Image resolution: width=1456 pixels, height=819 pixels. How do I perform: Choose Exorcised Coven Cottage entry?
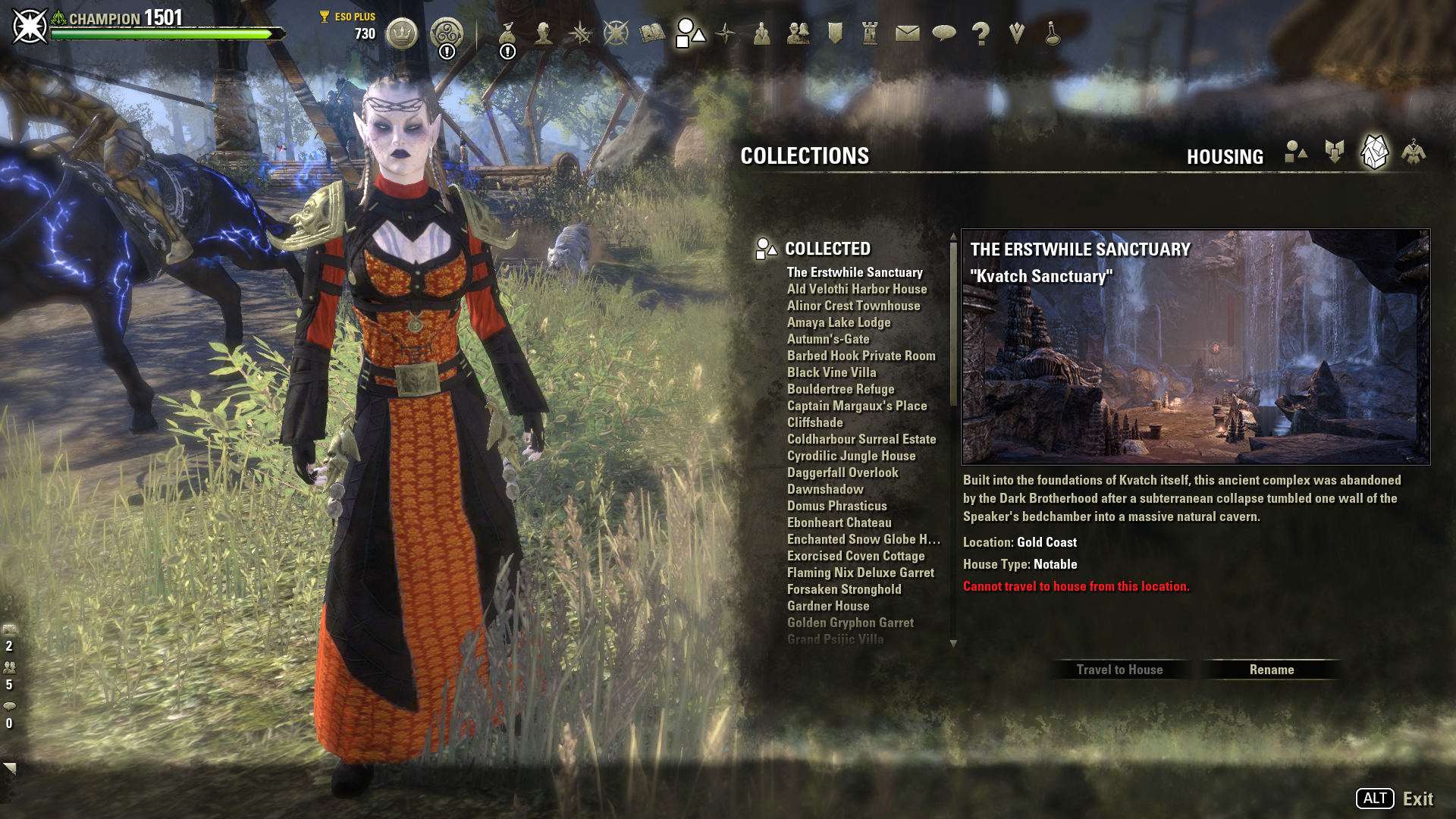pos(855,556)
